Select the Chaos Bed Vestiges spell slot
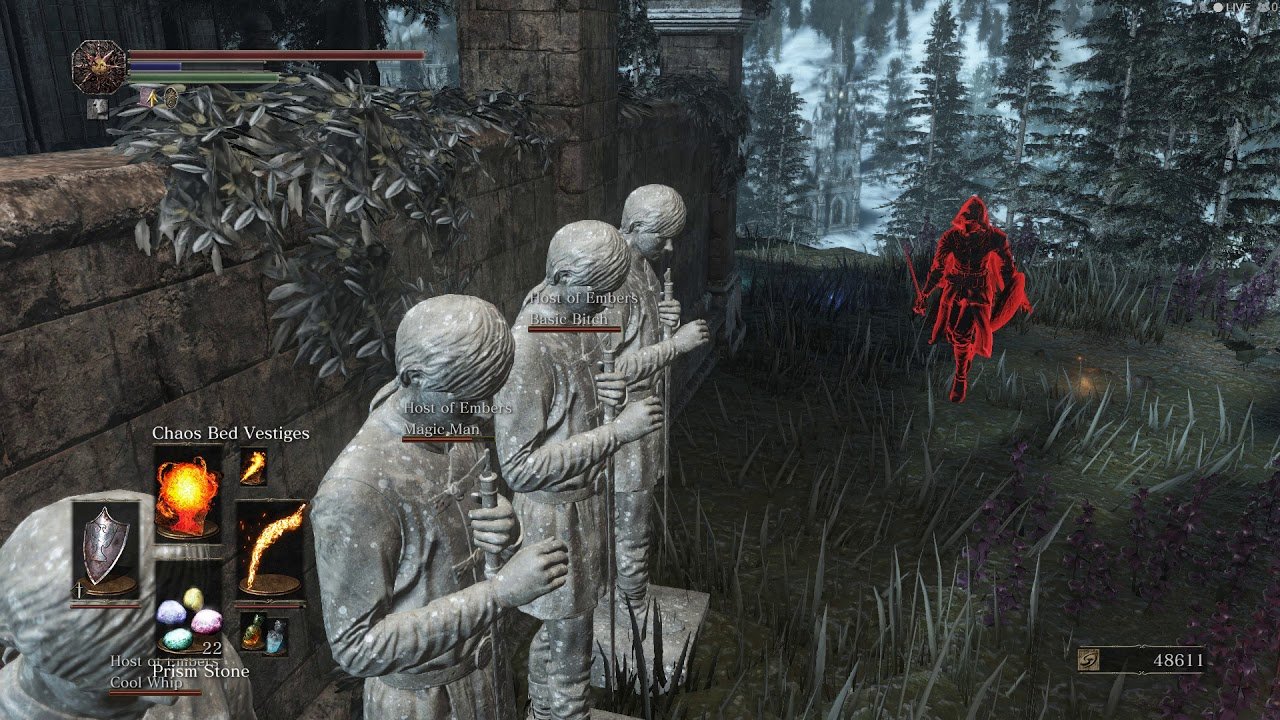1280x720 pixels. (x=188, y=493)
